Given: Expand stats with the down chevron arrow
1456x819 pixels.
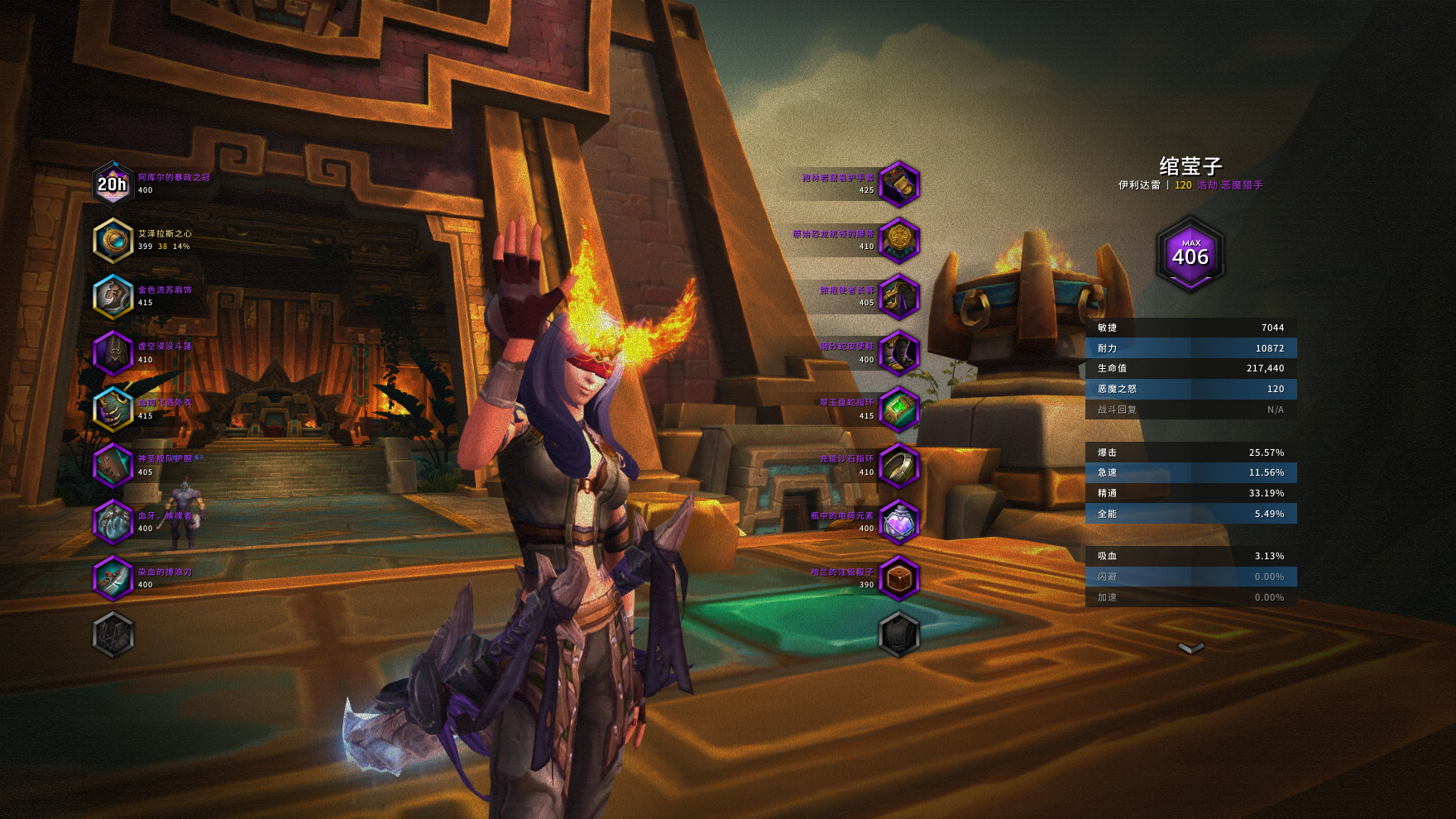Looking at the screenshot, I should coord(1190,648).
